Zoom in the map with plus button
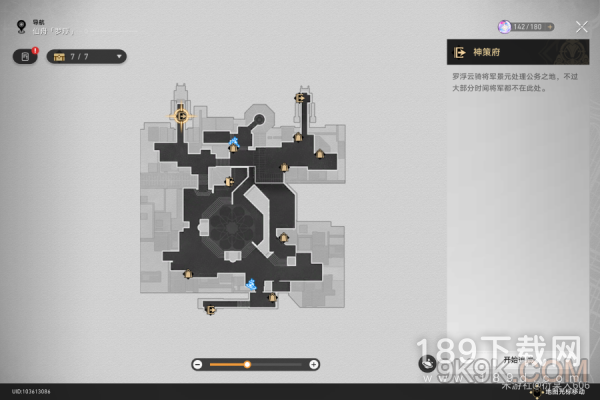The height and width of the screenshot is (400, 600). 314,364
